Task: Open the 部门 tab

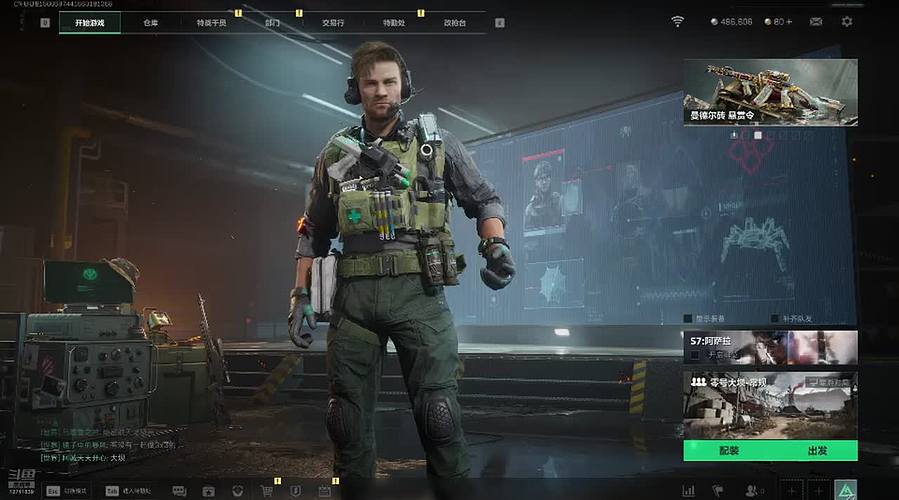Action: point(272,22)
